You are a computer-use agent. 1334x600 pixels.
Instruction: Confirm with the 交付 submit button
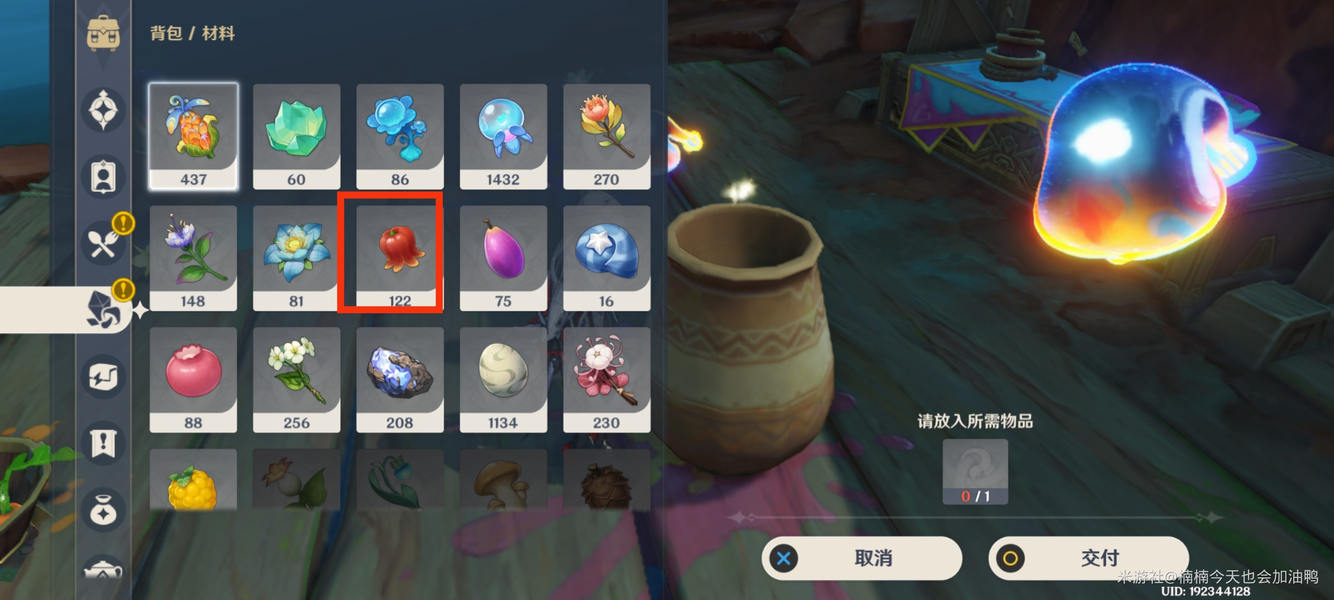pos(1088,558)
